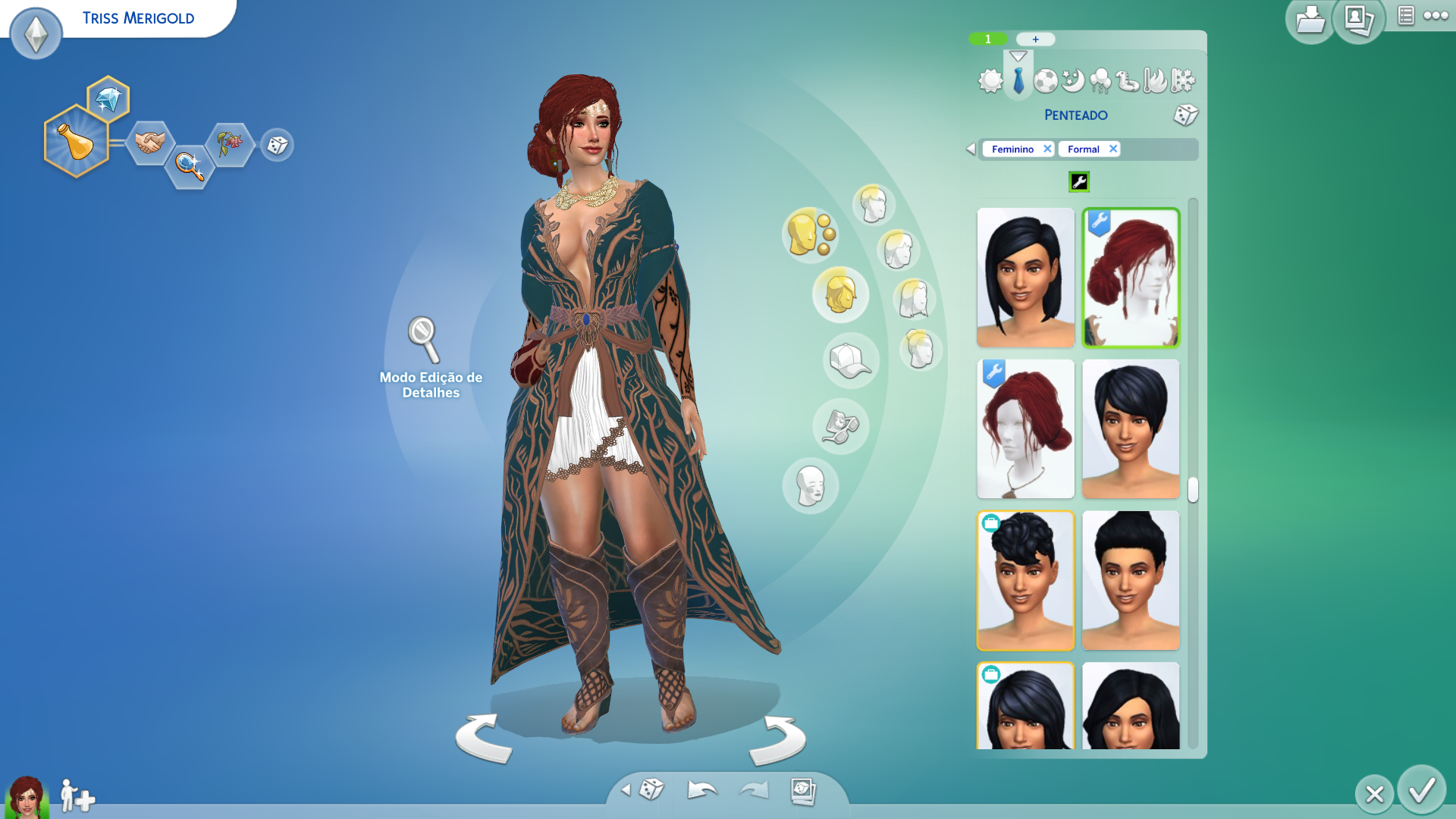Save household to library
1456x819 pixels.
pyautogui.click(x=1310, y=20)
